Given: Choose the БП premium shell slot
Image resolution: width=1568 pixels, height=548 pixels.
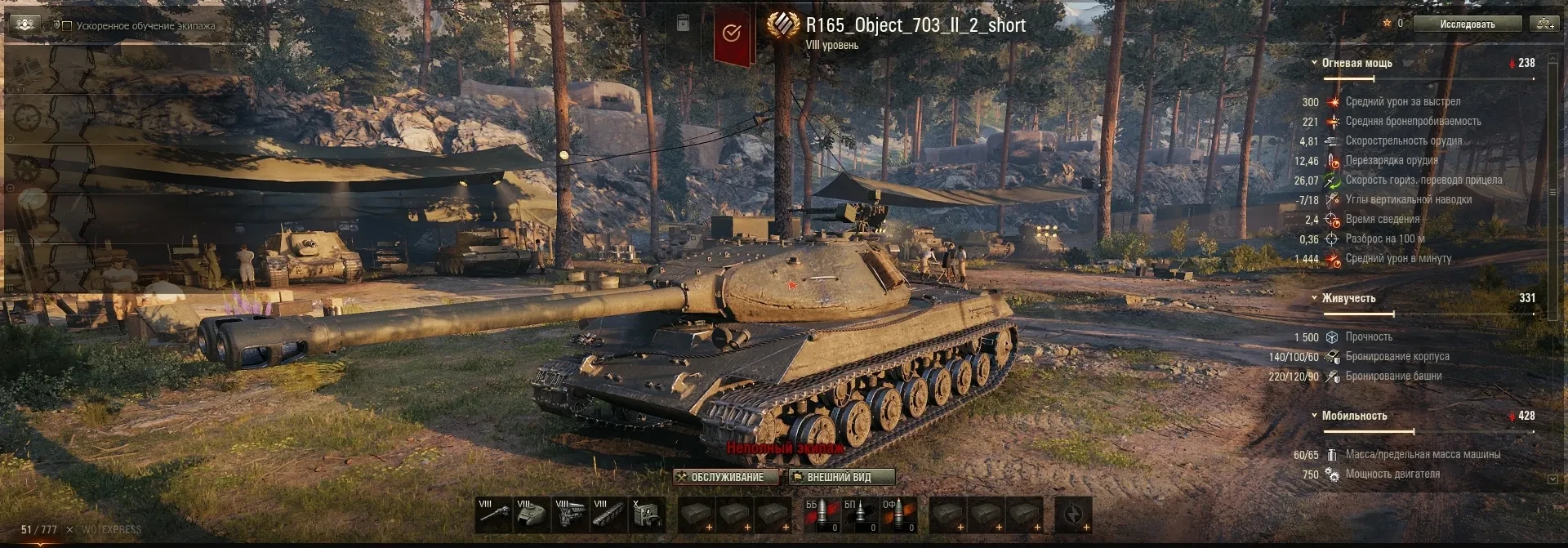Looking at the screenshot, I should click(860, 515).
